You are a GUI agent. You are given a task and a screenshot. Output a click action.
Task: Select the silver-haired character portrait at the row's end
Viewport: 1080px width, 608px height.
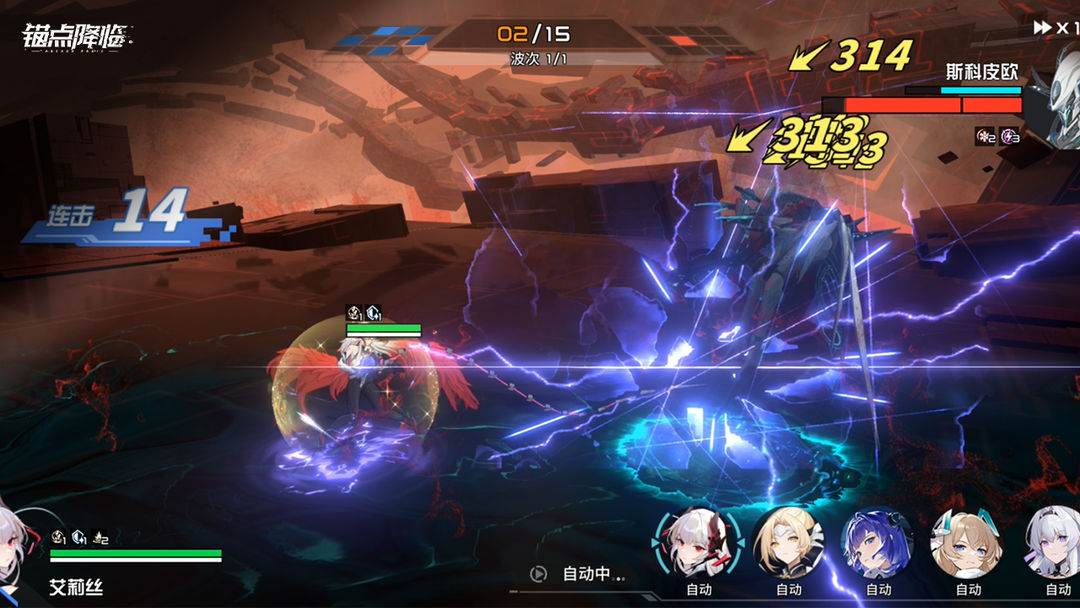(1054, 541)
